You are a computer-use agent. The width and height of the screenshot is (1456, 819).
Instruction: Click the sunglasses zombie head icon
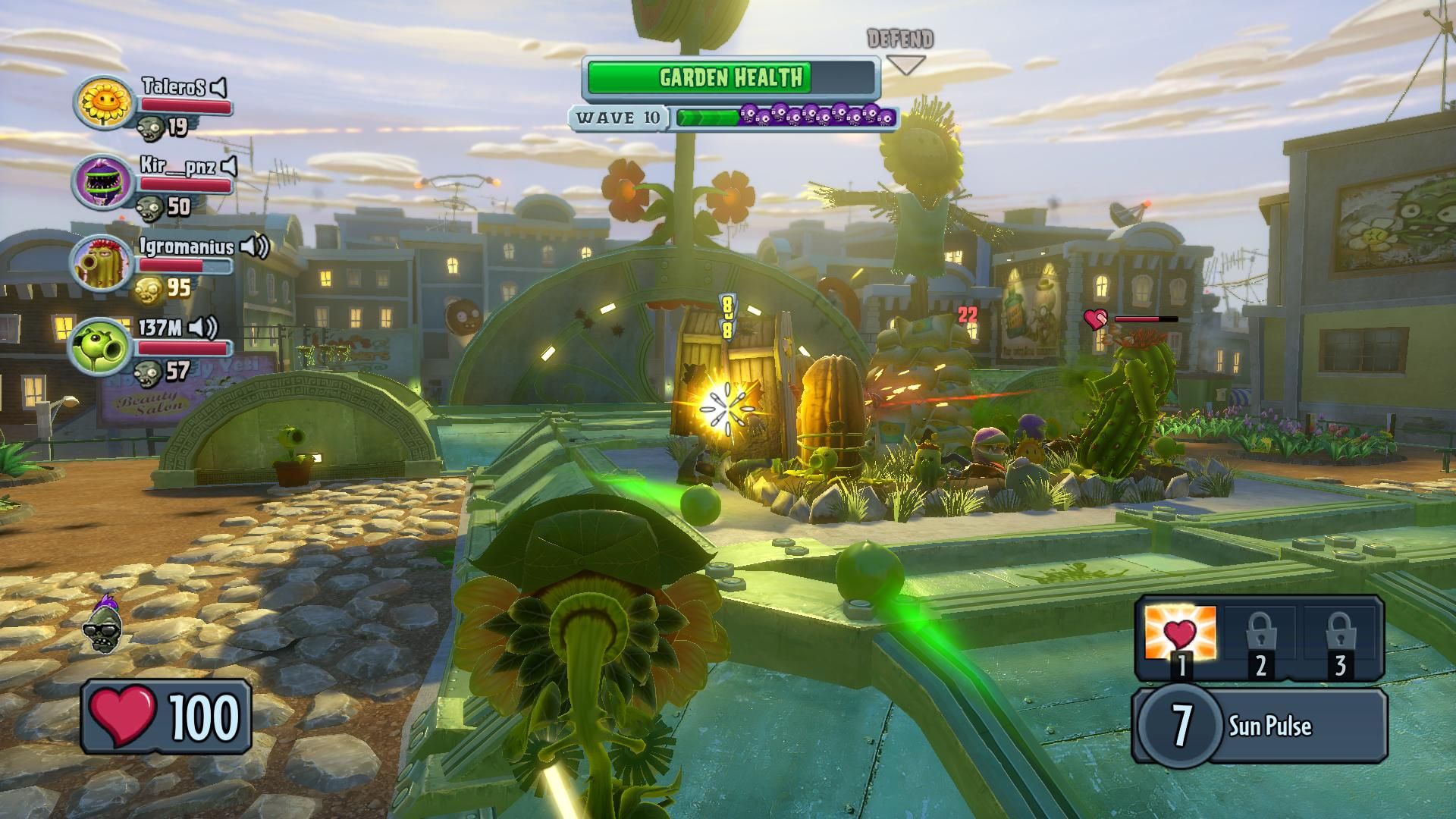103,623
